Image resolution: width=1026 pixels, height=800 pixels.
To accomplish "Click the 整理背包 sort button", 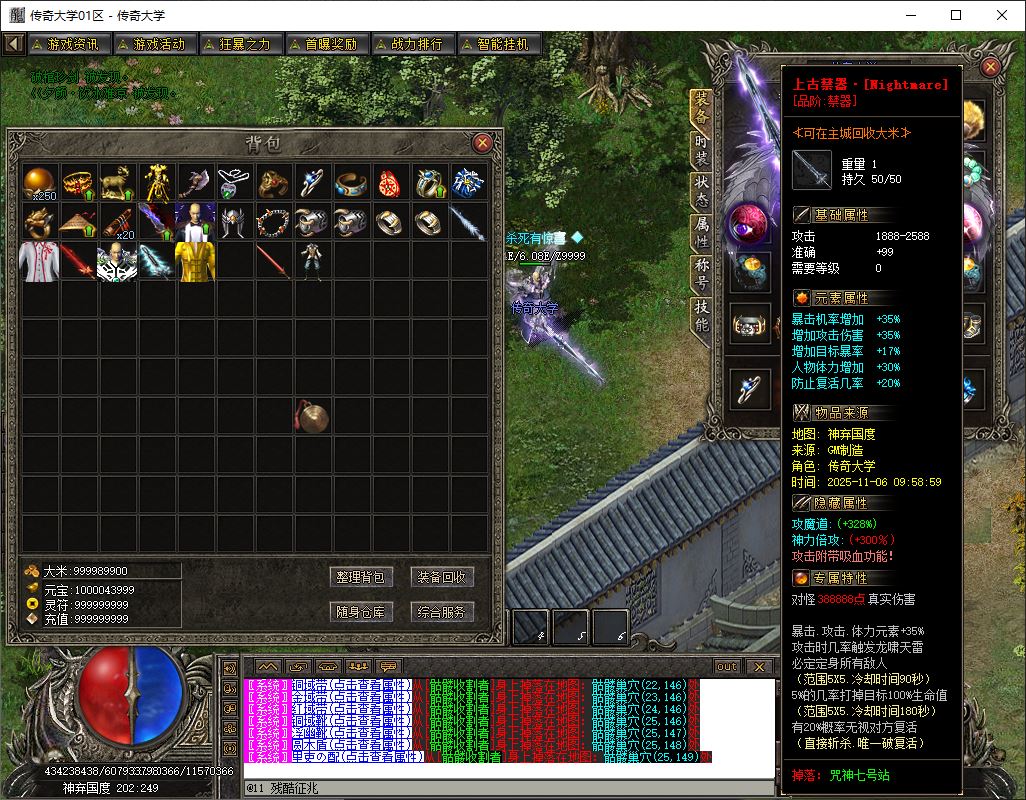I will click(360, 577).
